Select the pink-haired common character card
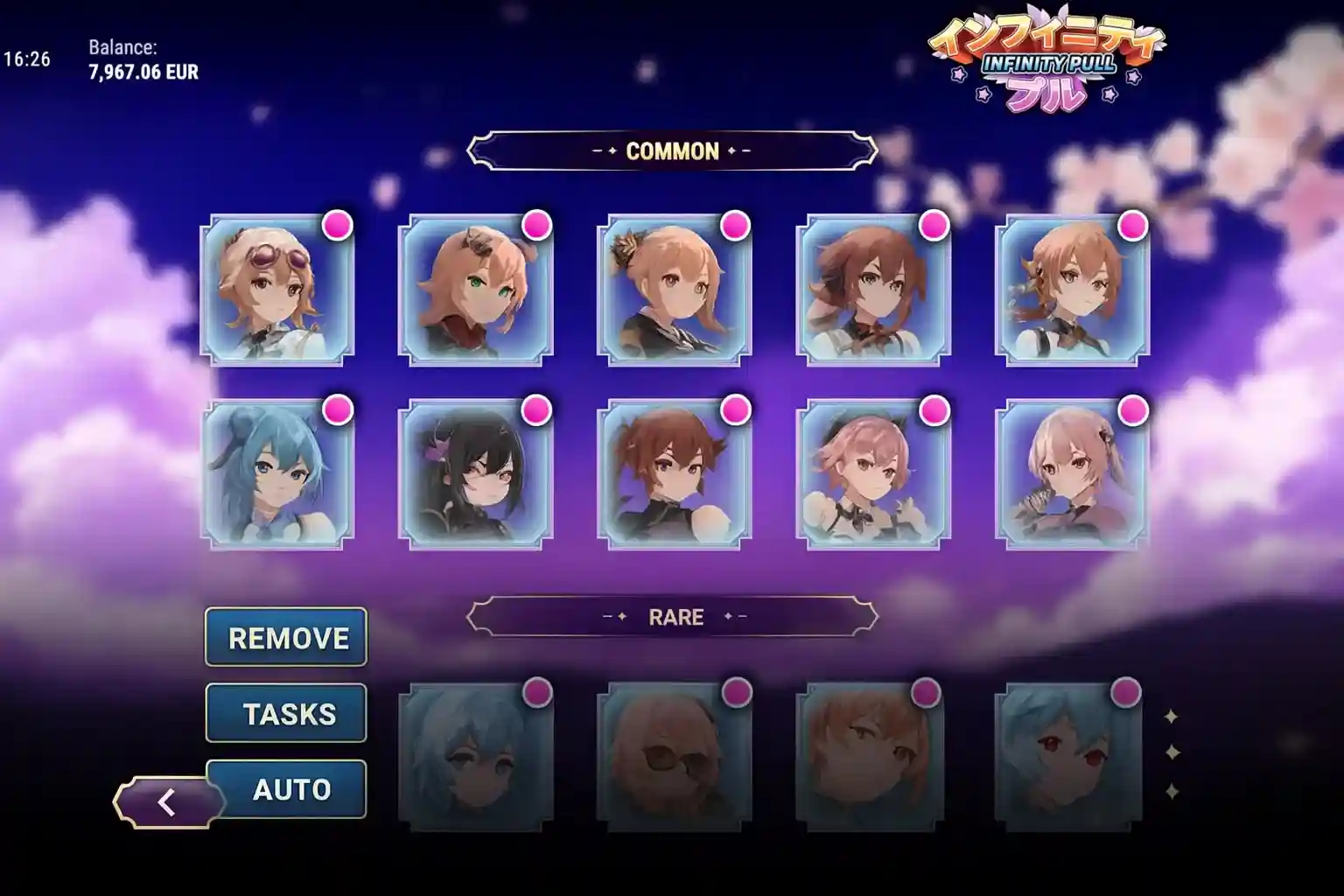 pos(871,475)
